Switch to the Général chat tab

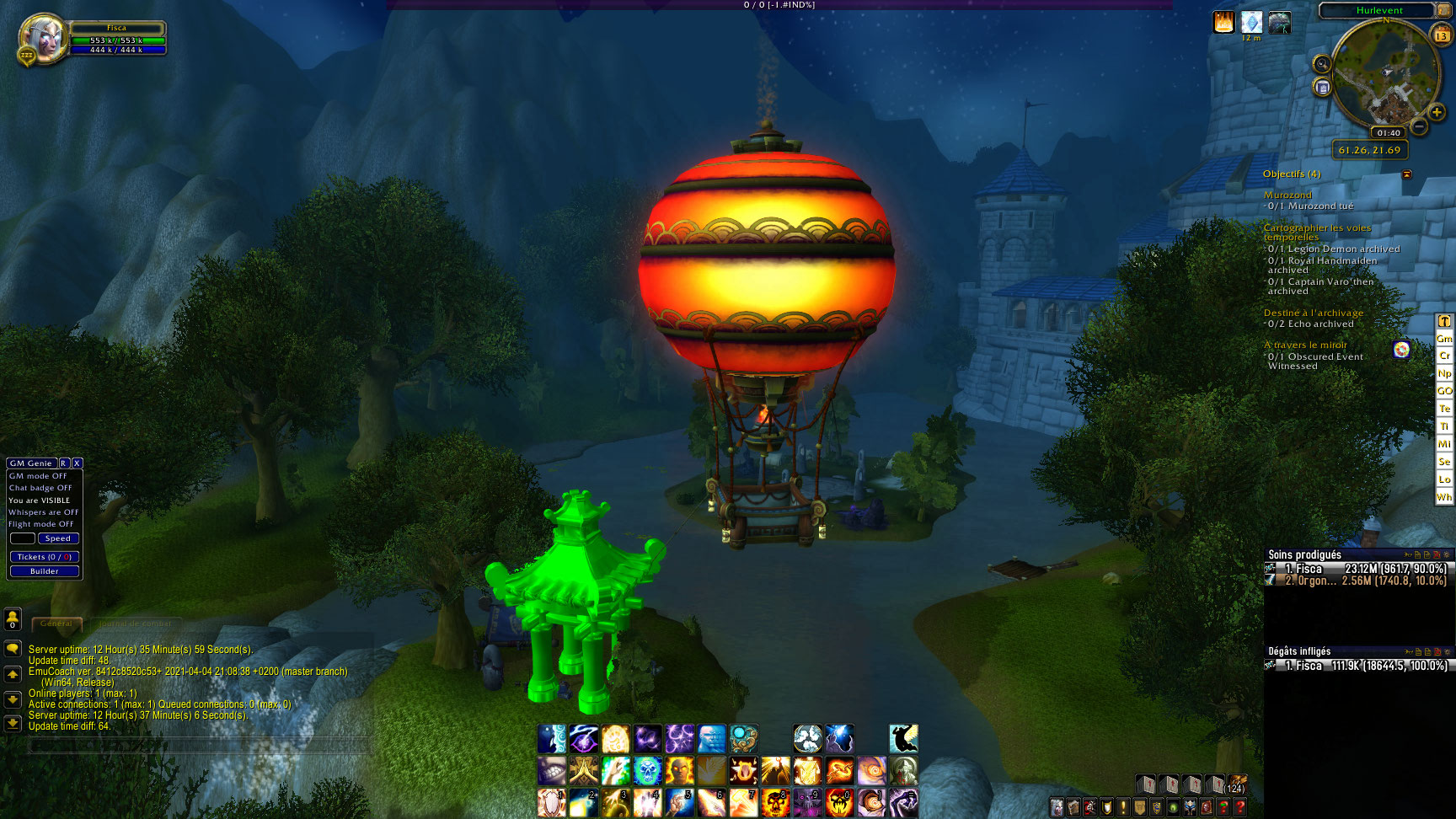56,624
